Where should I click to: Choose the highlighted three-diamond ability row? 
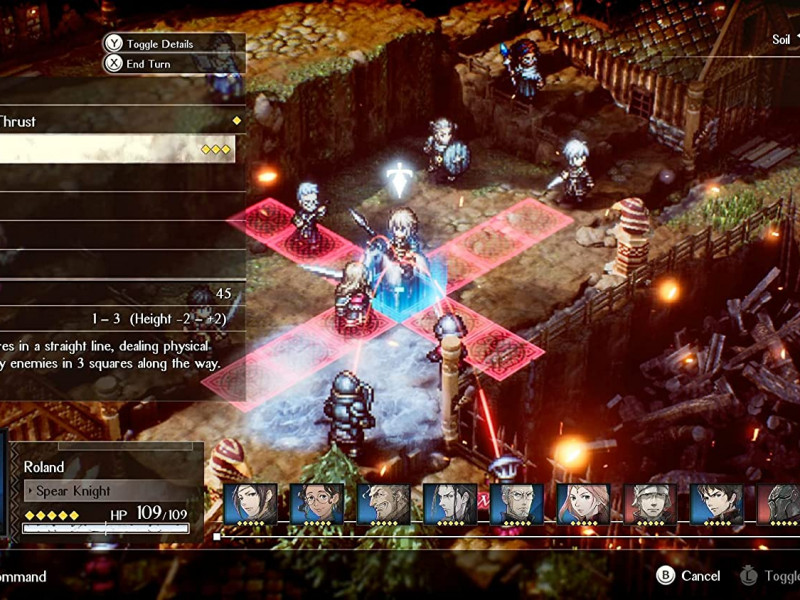[117, 149]
